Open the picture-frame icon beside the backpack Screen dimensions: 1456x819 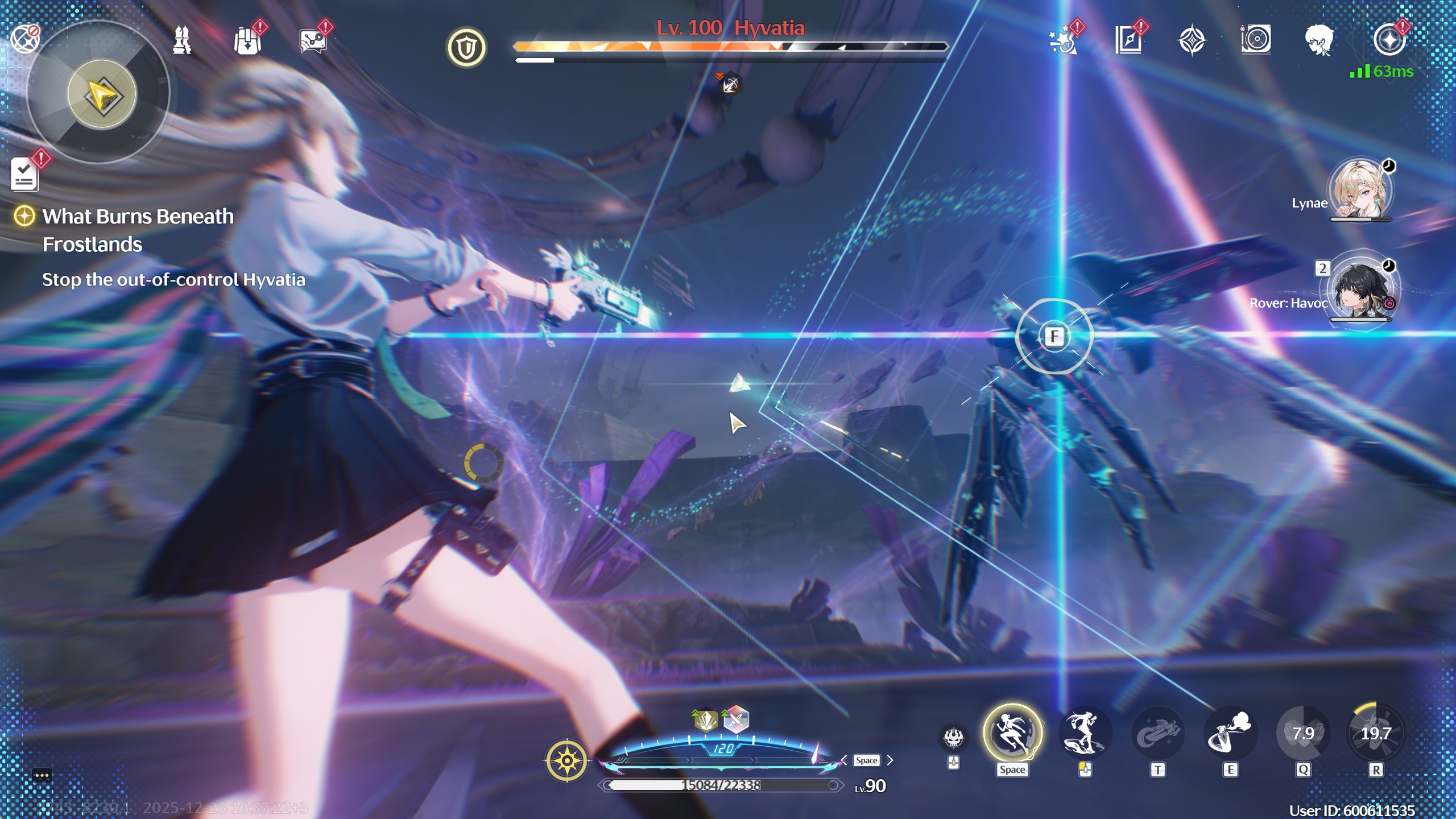pos(313,41)
